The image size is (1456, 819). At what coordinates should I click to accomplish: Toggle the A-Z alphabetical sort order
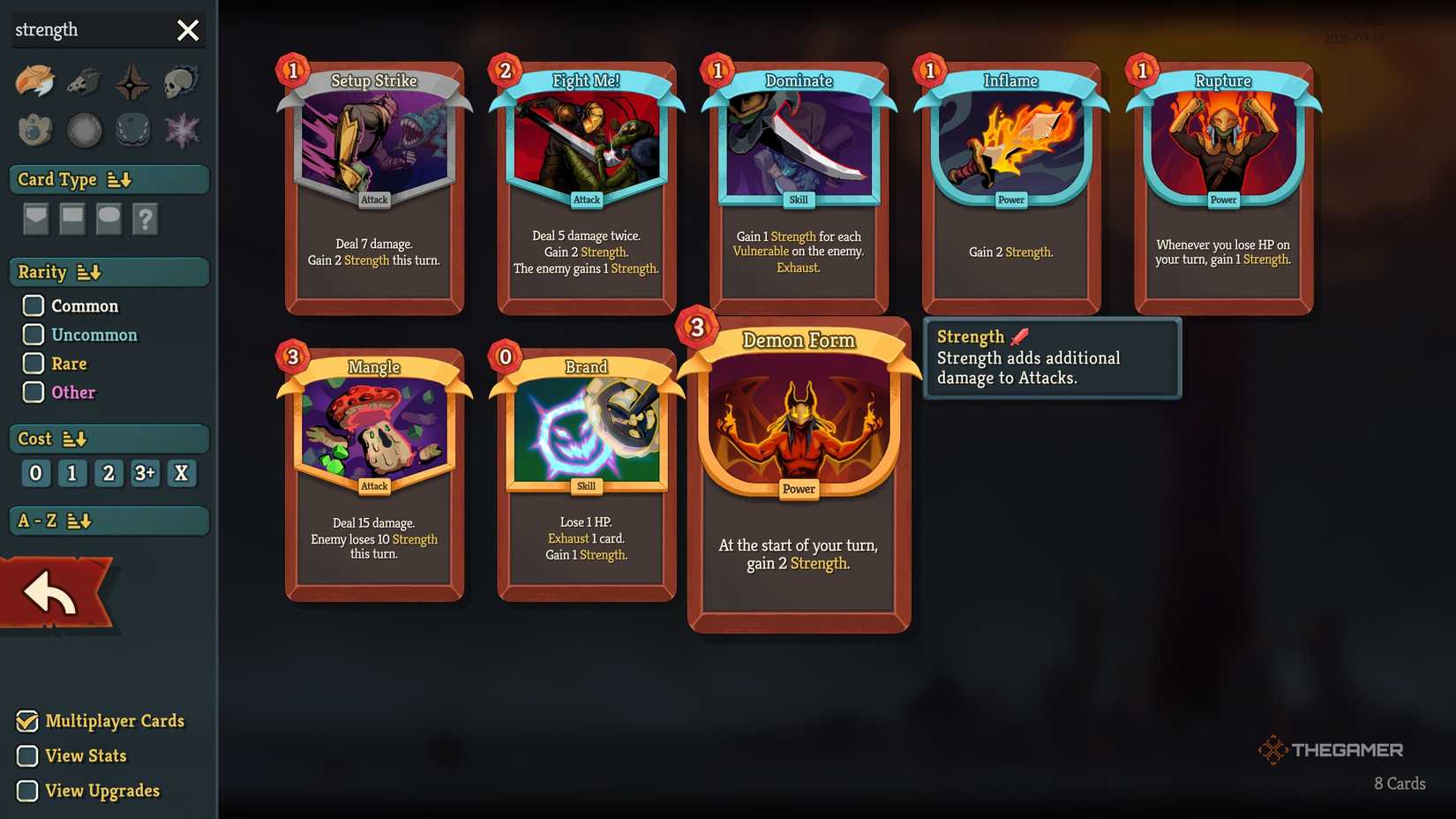click(x=79, y=521)
